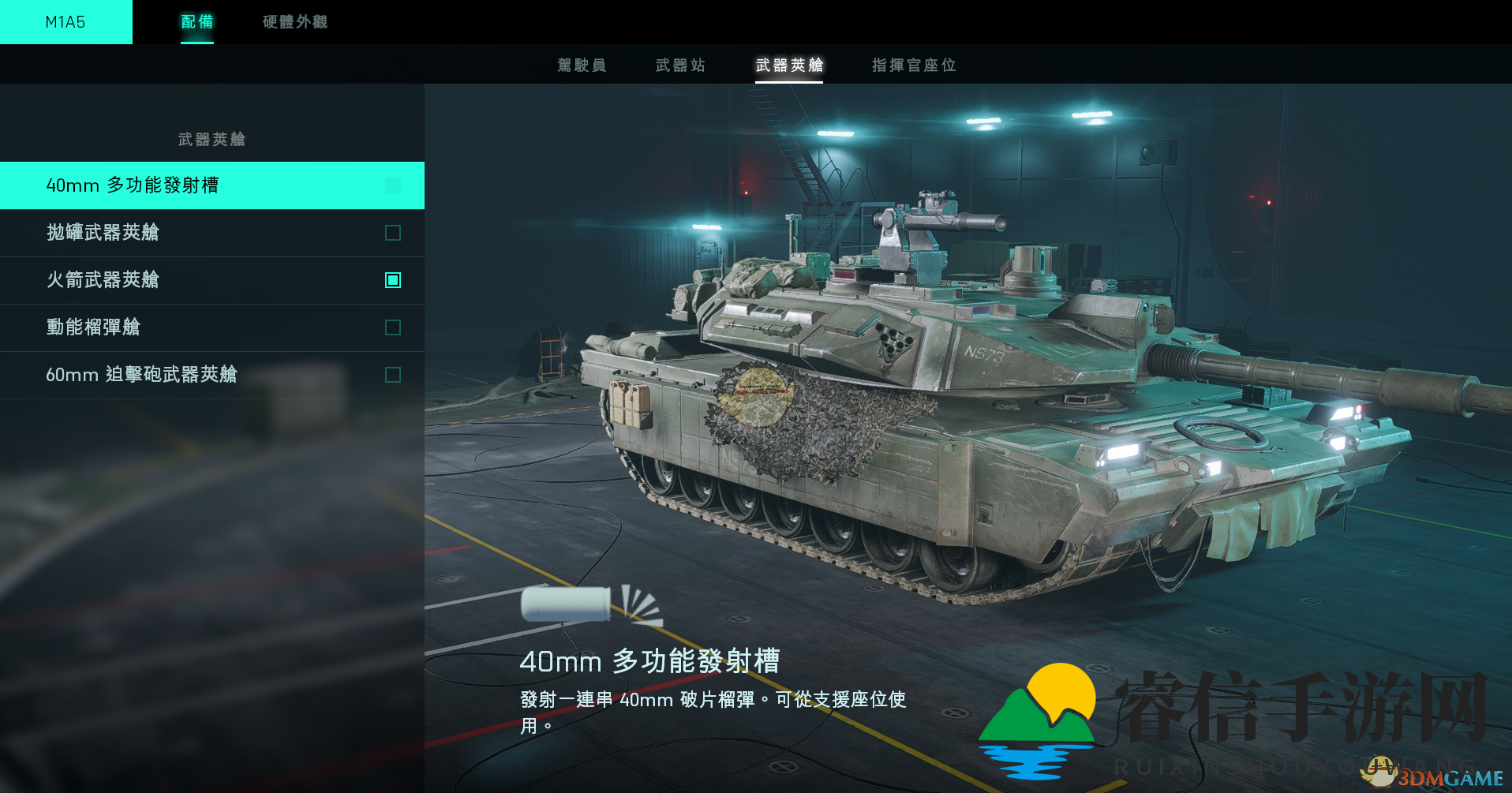Select the 動能榴彈艙 option
1512x793 pixels.
coord(93,327)
